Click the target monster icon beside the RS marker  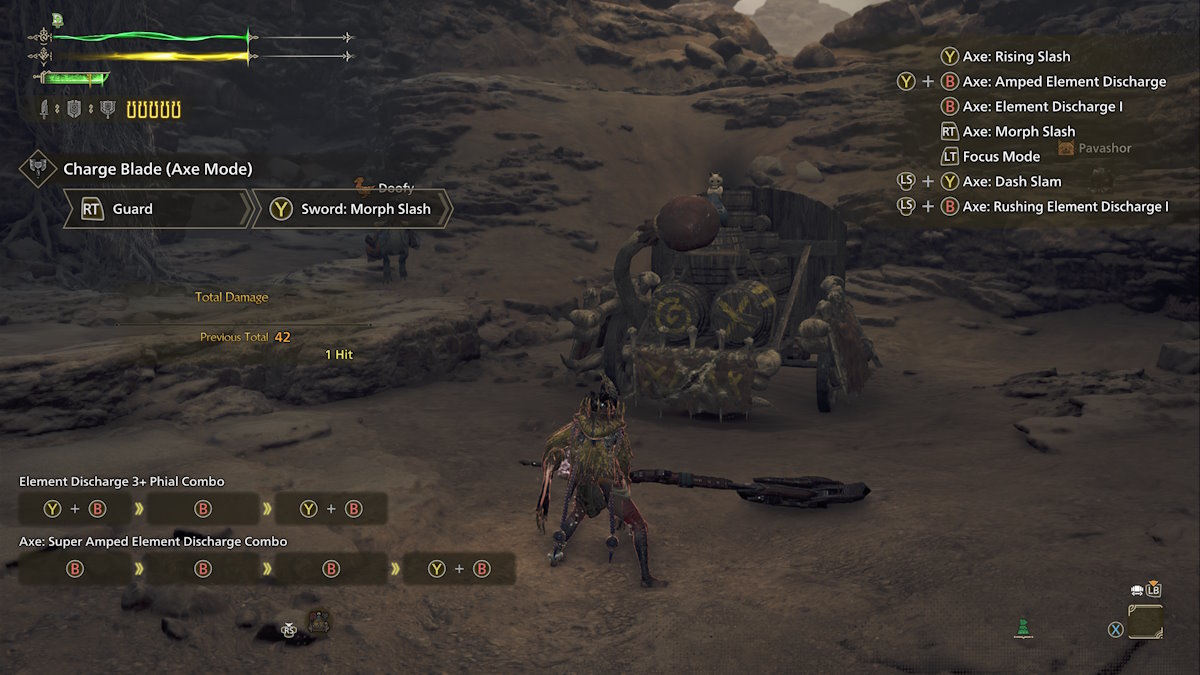click(x=319, y=622)
